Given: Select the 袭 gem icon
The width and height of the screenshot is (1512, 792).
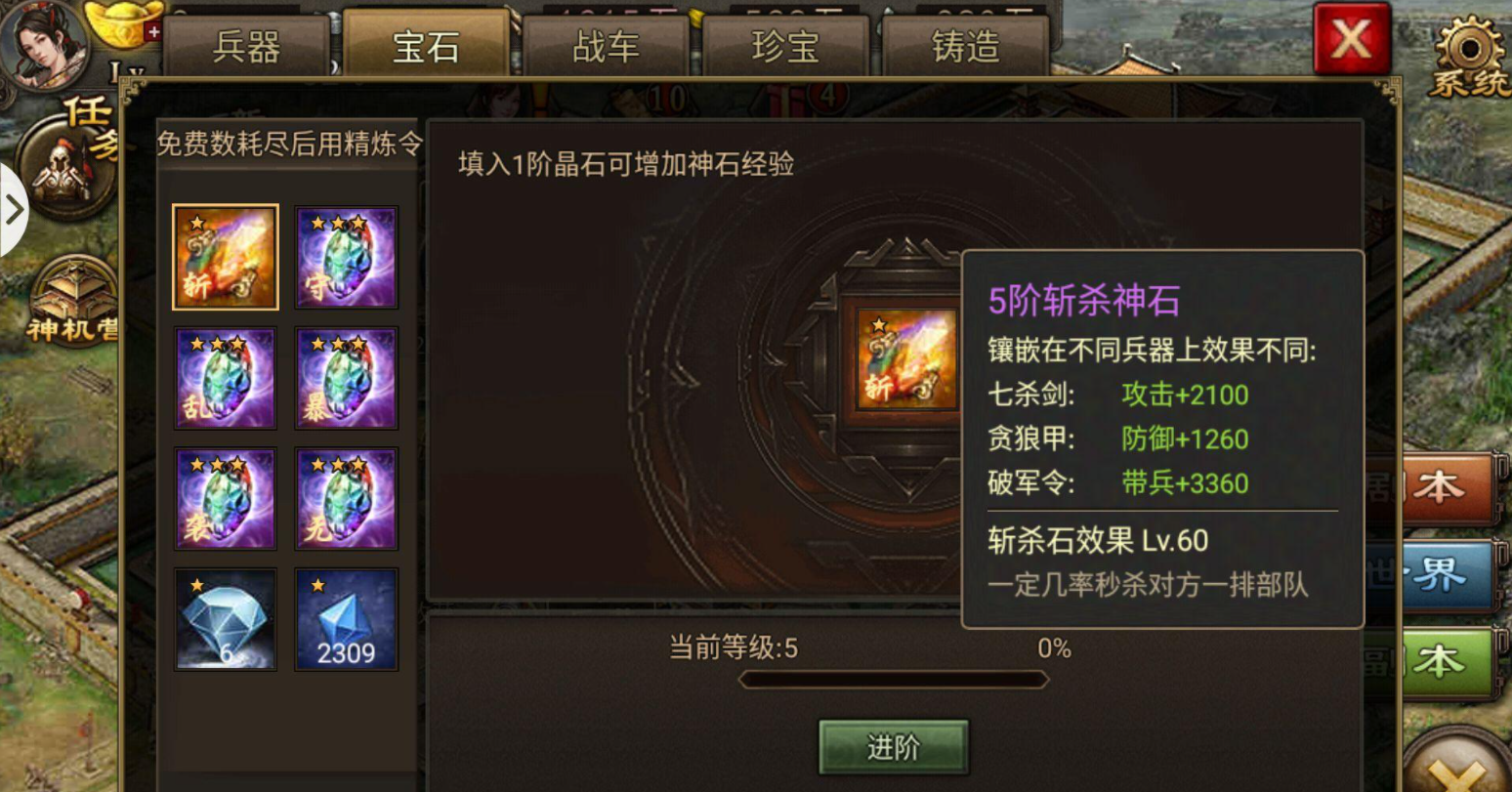Looking at the screenshot, I should point(225,497).
